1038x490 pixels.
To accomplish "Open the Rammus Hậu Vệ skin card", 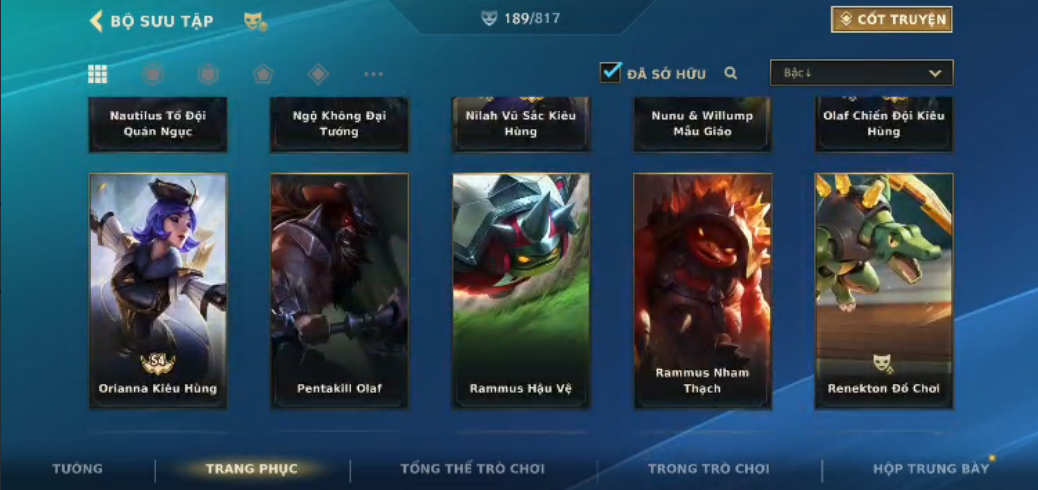I will click(x=521, y=291).
